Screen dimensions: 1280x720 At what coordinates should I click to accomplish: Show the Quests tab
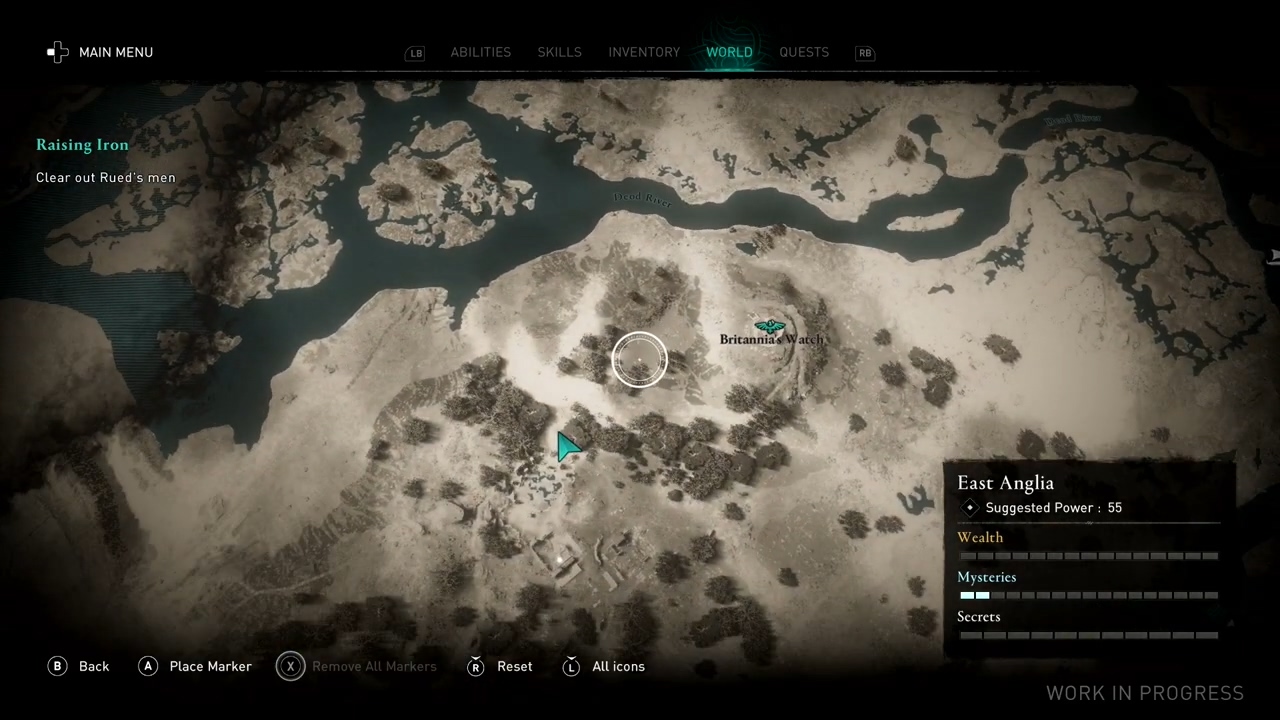click(x=804, y=52)
